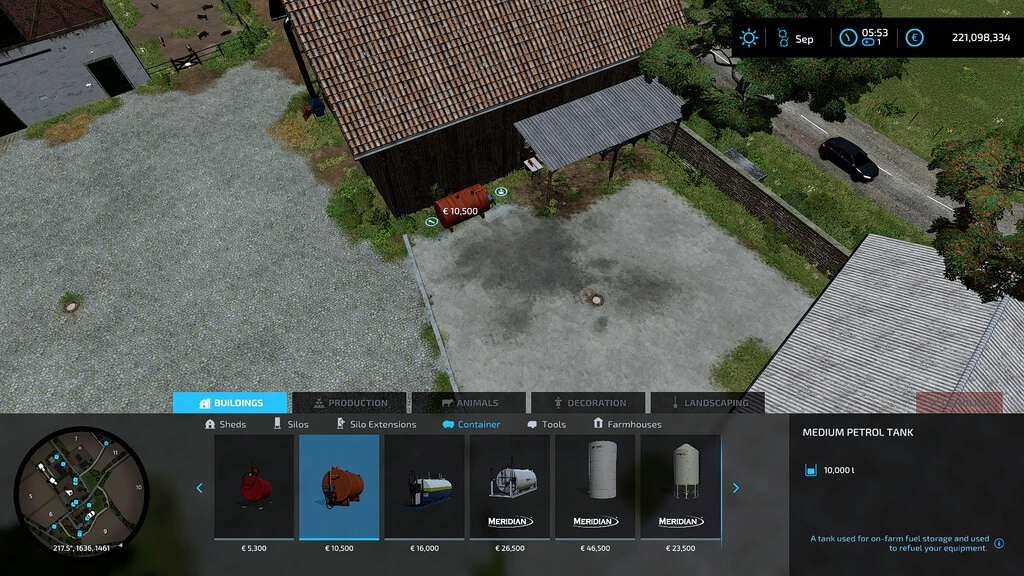The height and width of the screenshot is (576, 1024).
Task: Show previous items with the left arrow
Action: 199,488
